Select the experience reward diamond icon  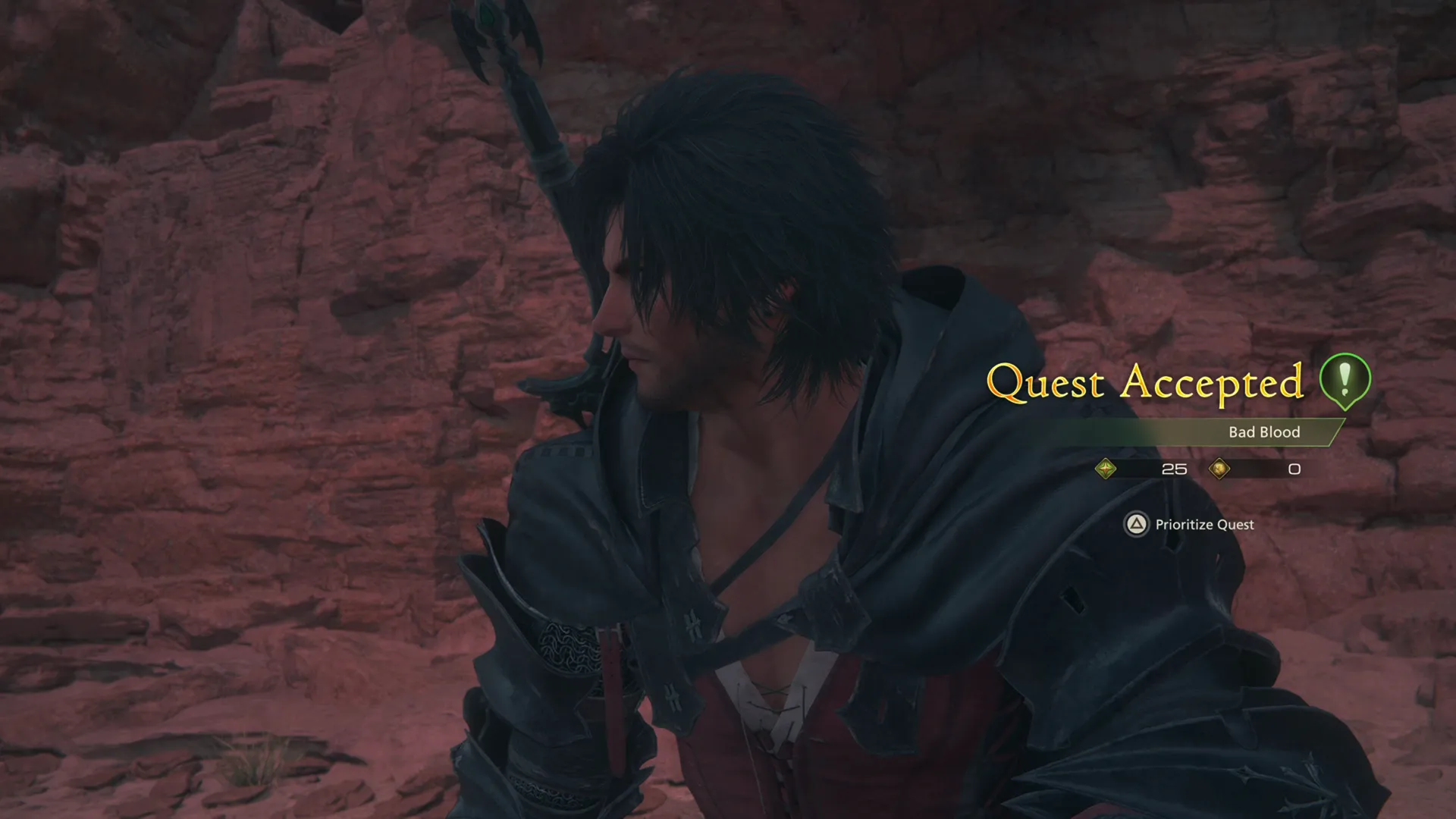tap(1107, 470)
